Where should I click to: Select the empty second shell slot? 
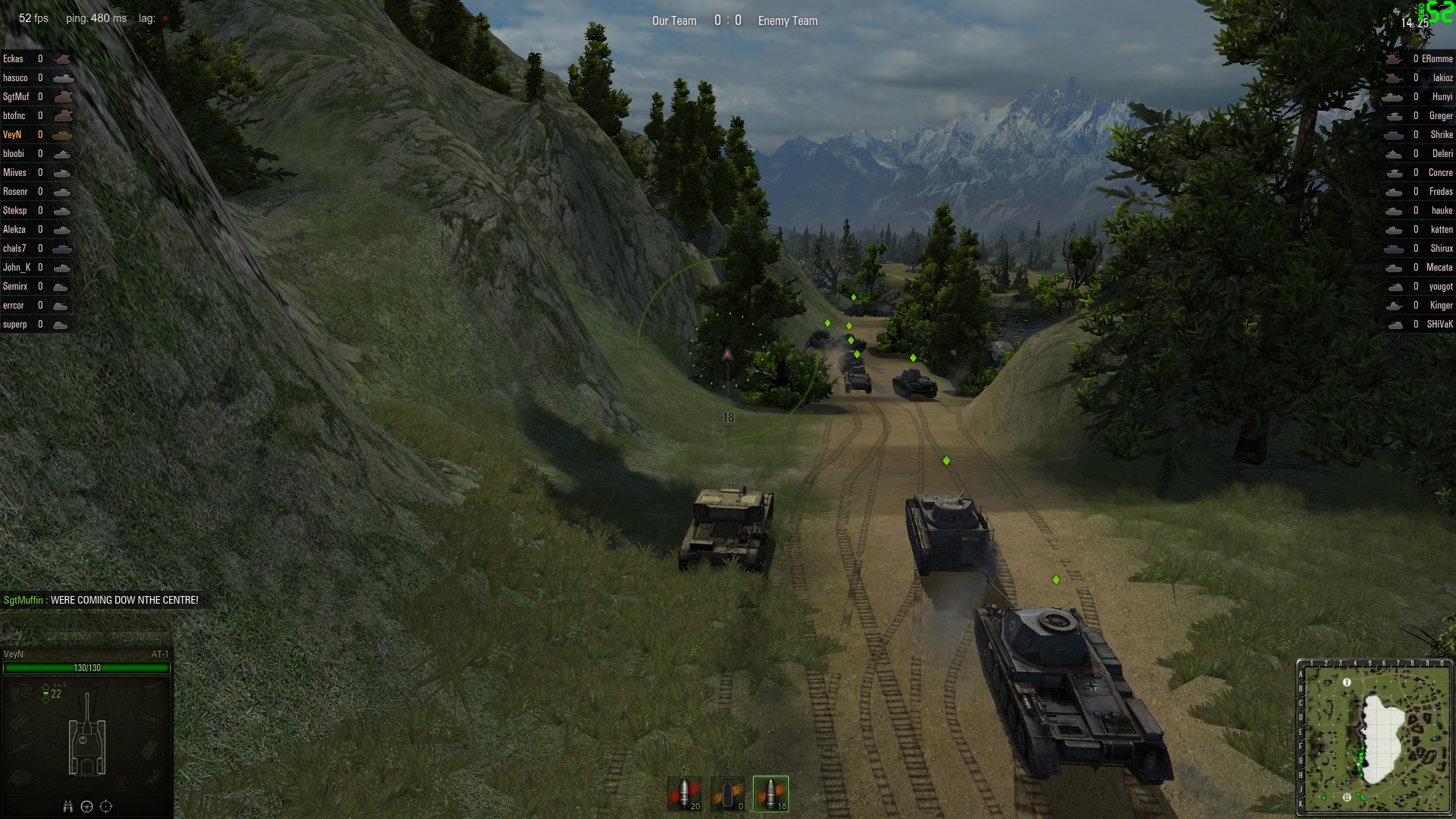(x=727, y=794)
